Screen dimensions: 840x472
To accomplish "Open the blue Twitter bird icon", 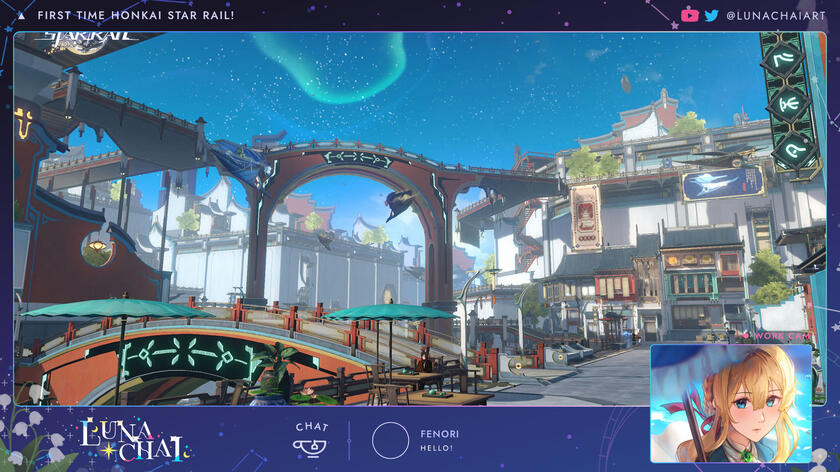I will 711,15.
